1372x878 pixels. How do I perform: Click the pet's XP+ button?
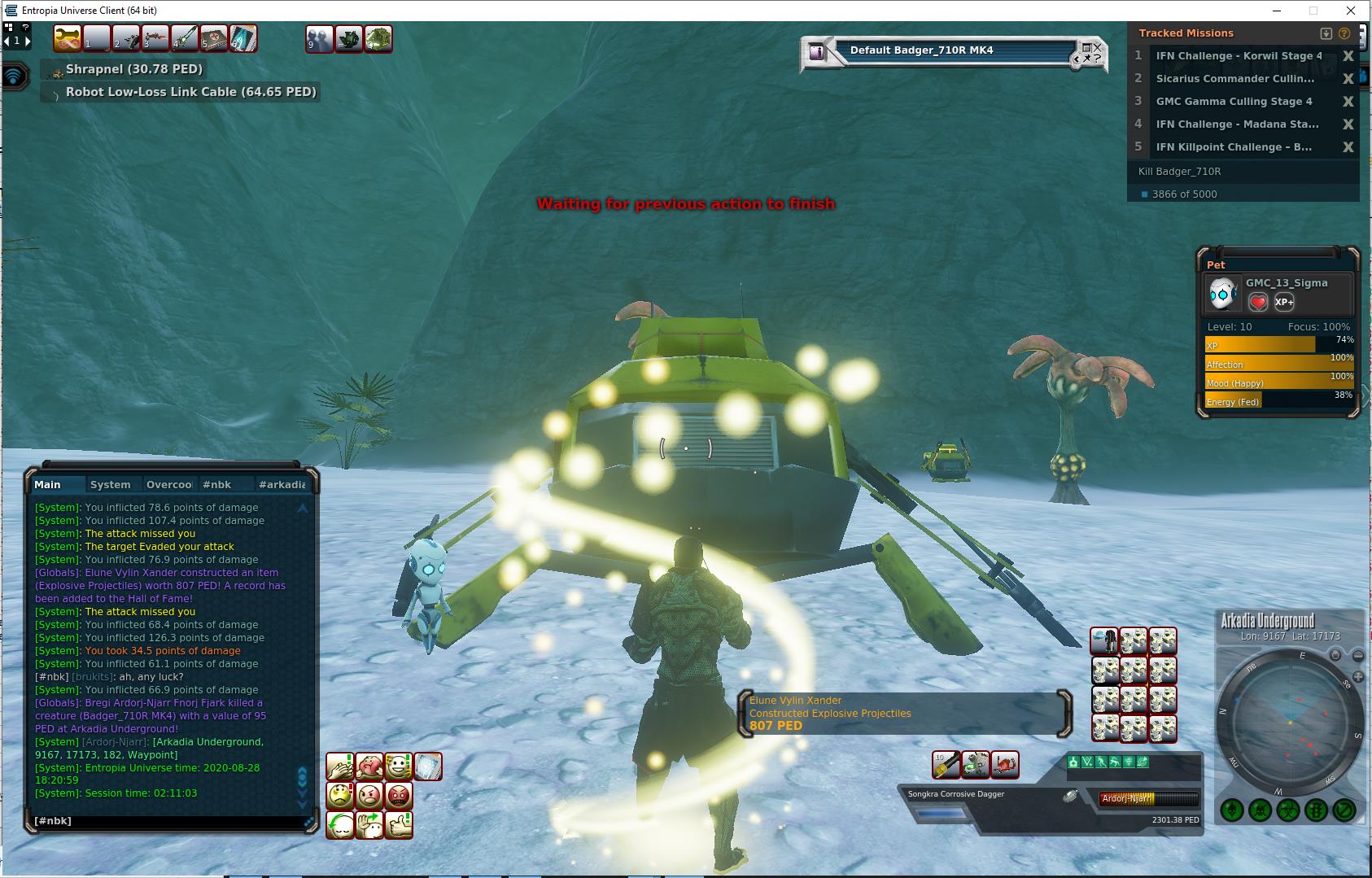coord(1284,302)
